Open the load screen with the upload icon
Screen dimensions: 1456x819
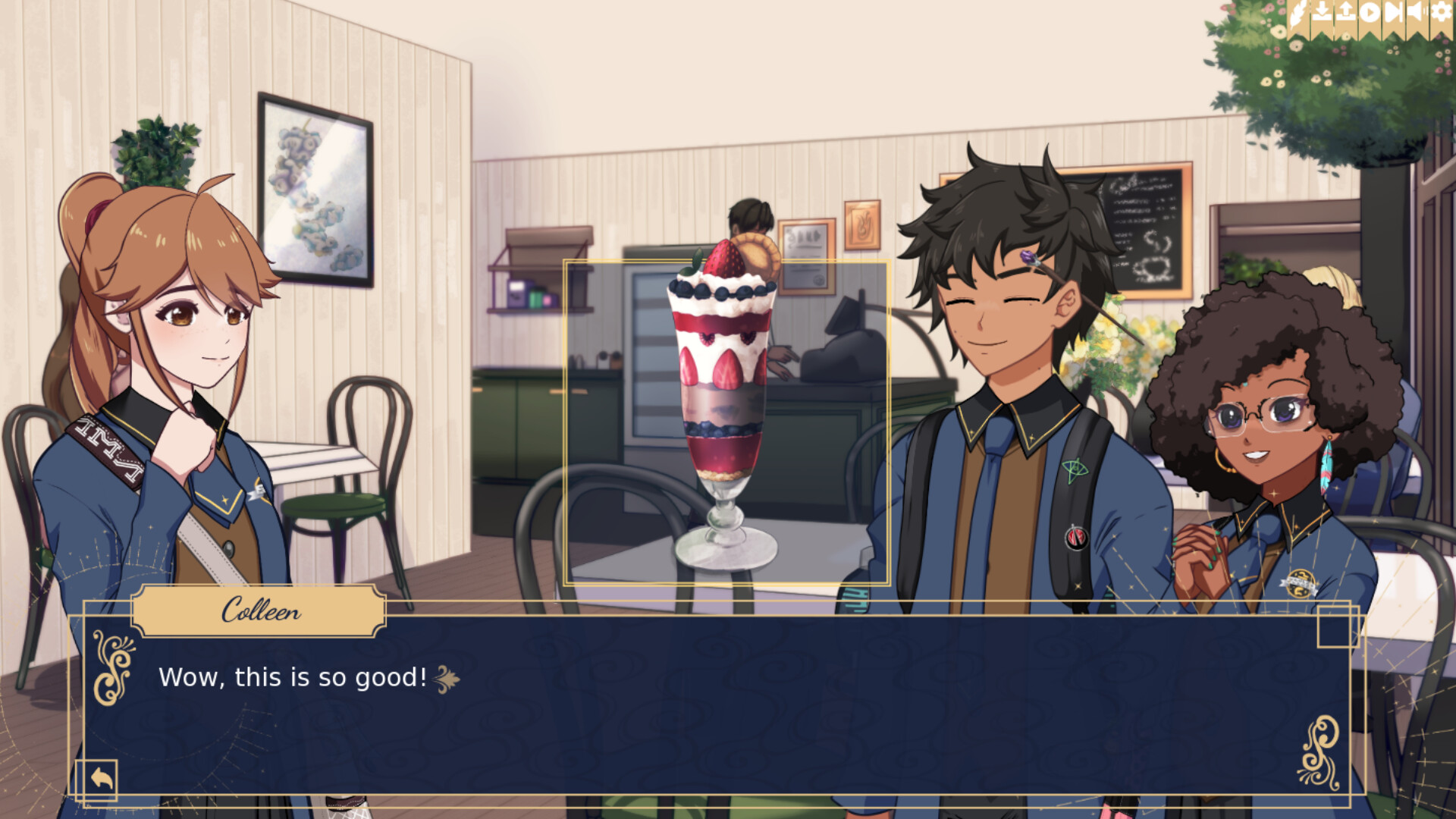click(1347, 11)
